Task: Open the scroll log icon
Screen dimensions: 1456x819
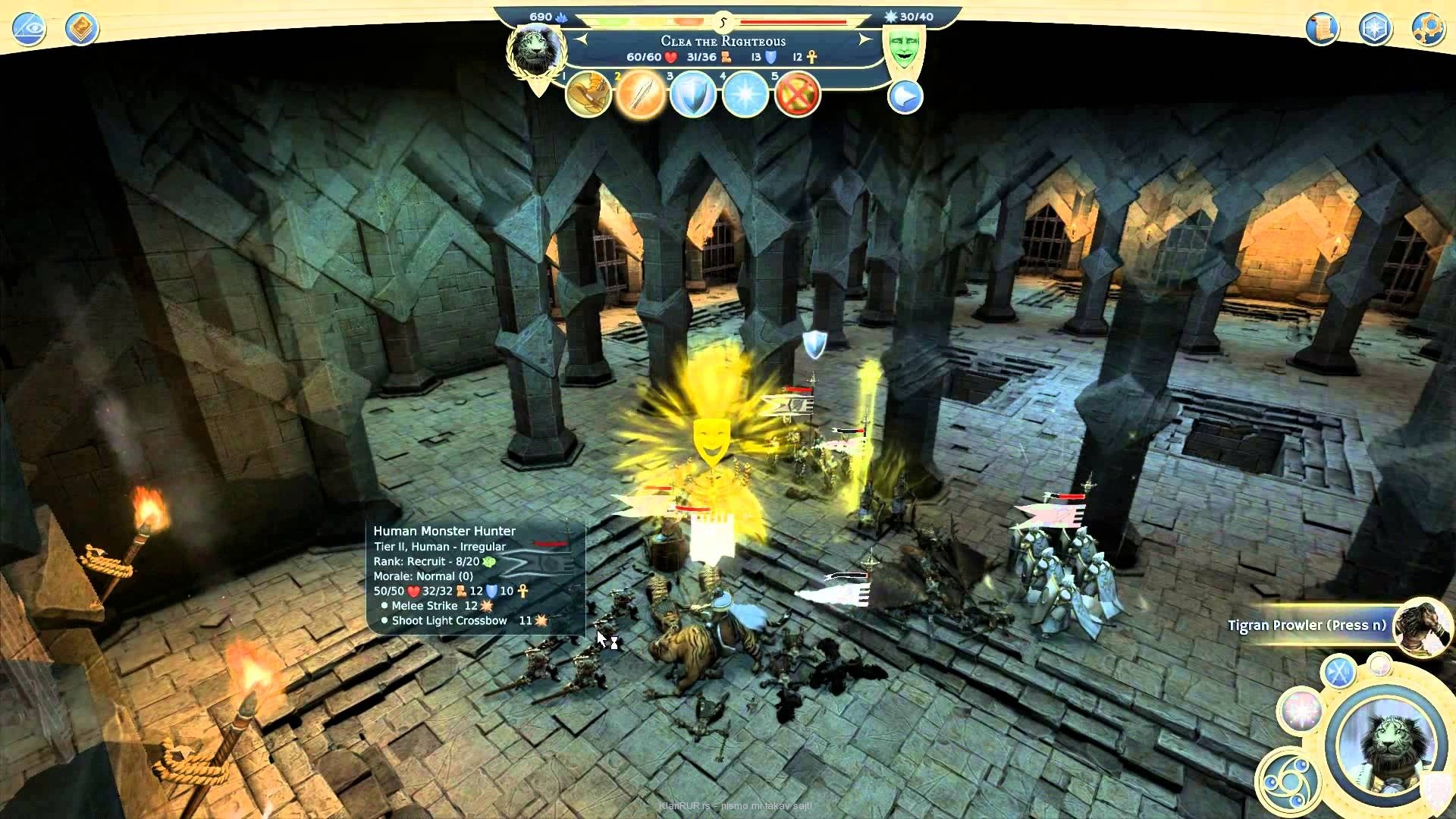Action: click(x=1322, y=29)
